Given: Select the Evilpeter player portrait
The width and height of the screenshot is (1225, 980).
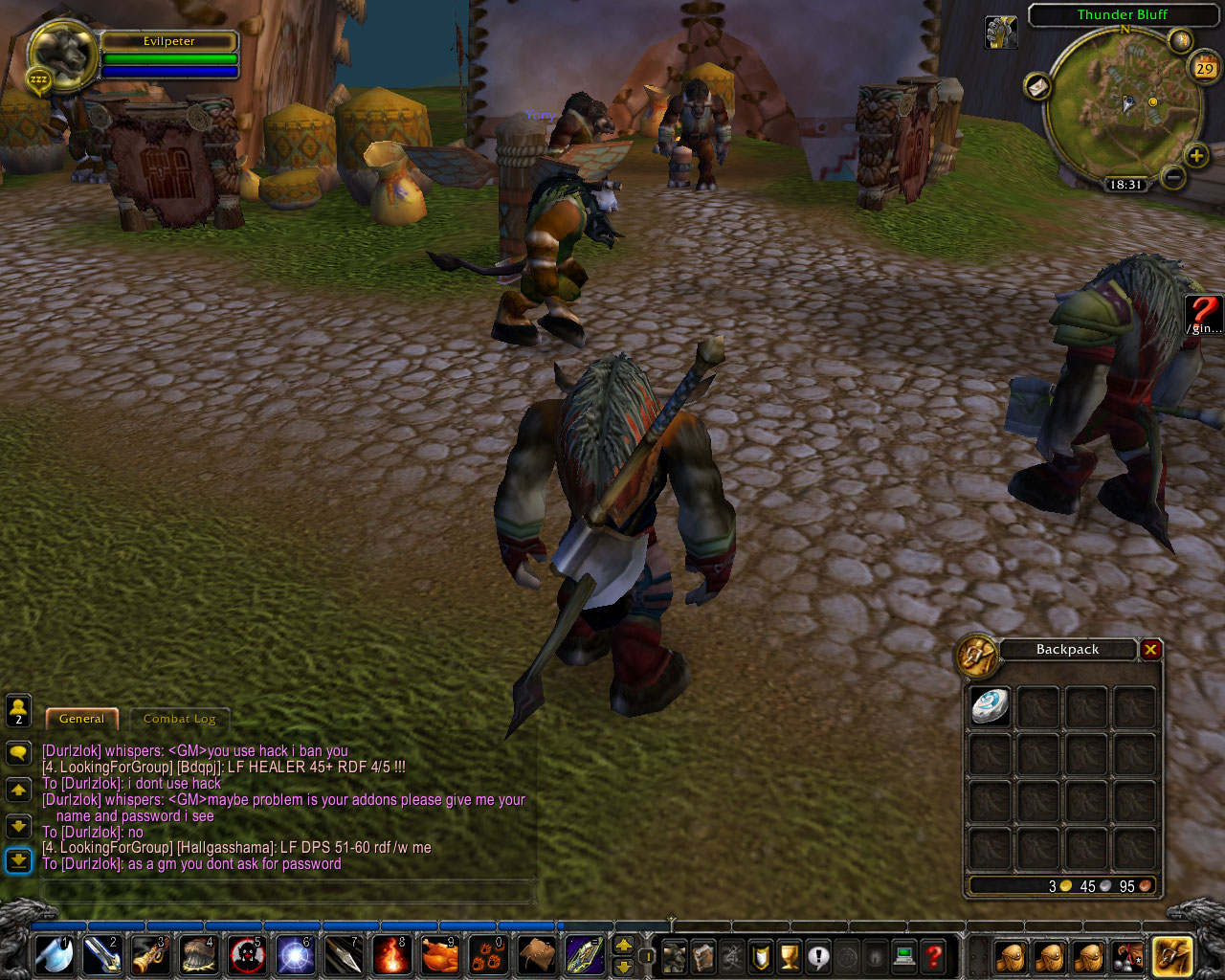Looking at the screenshot, I should pyautogui.click(x=64, y=55).
